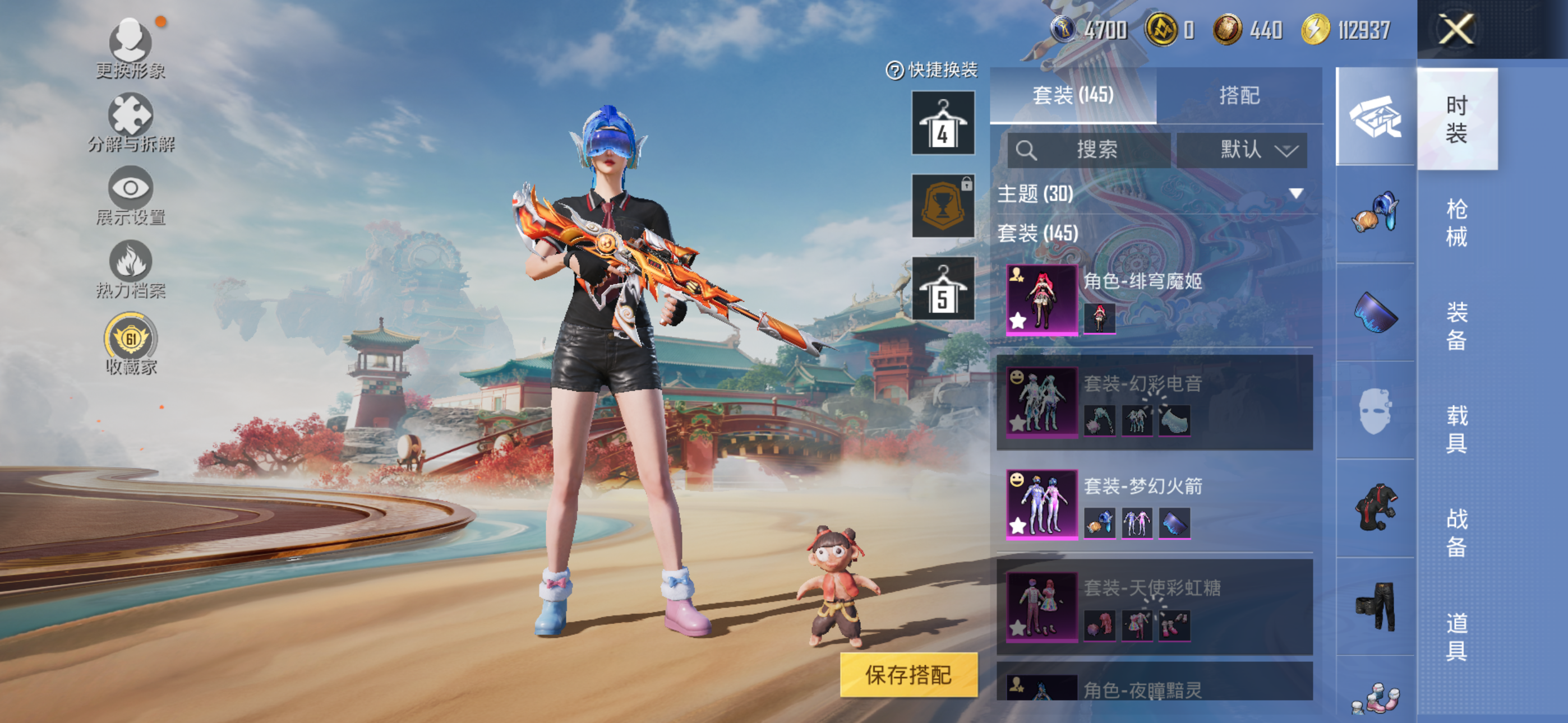
Task: Save the outfit with 保存搭配
Action: click(908, 674)
